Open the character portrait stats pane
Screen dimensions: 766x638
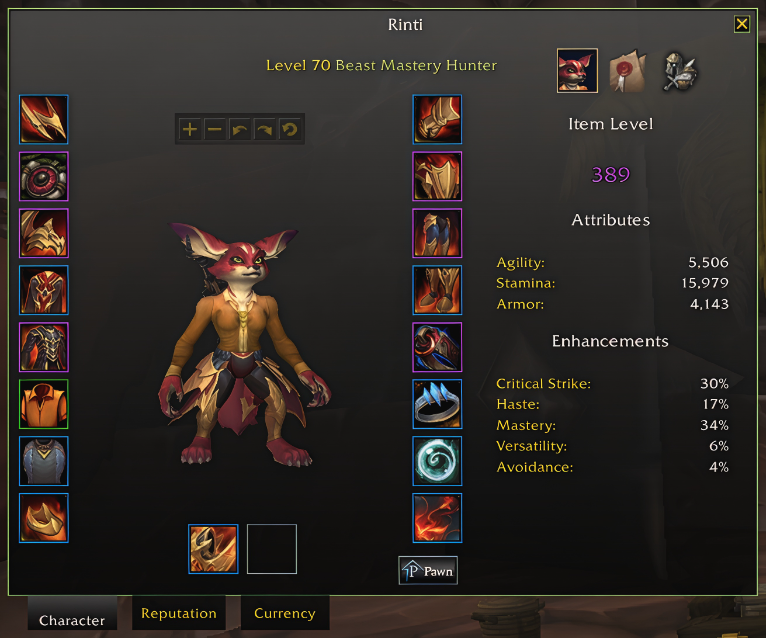(577, 70)
